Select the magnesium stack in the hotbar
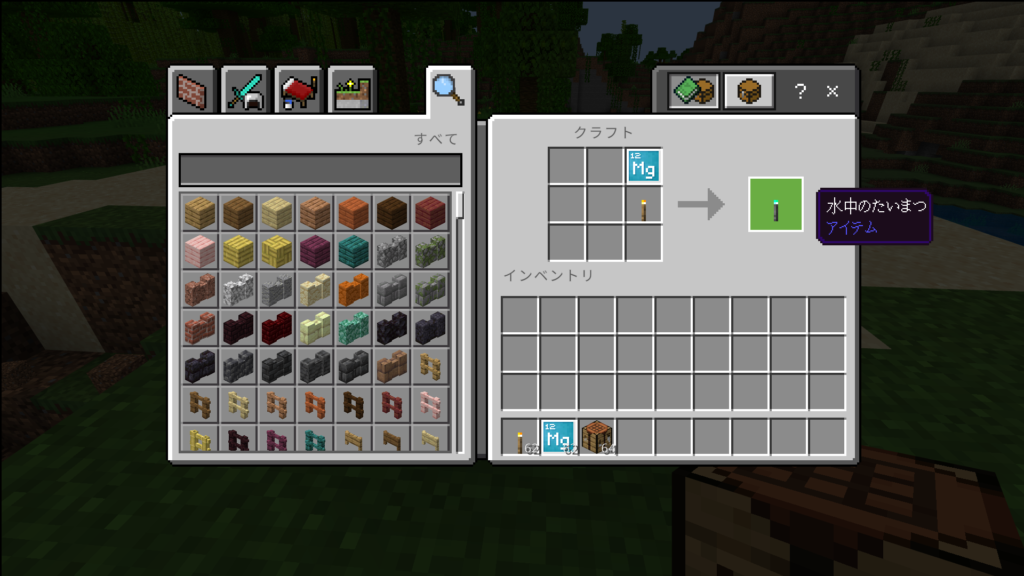This screenshot has width=1024, height=576. pyautogui.click(x=559, y=438)
